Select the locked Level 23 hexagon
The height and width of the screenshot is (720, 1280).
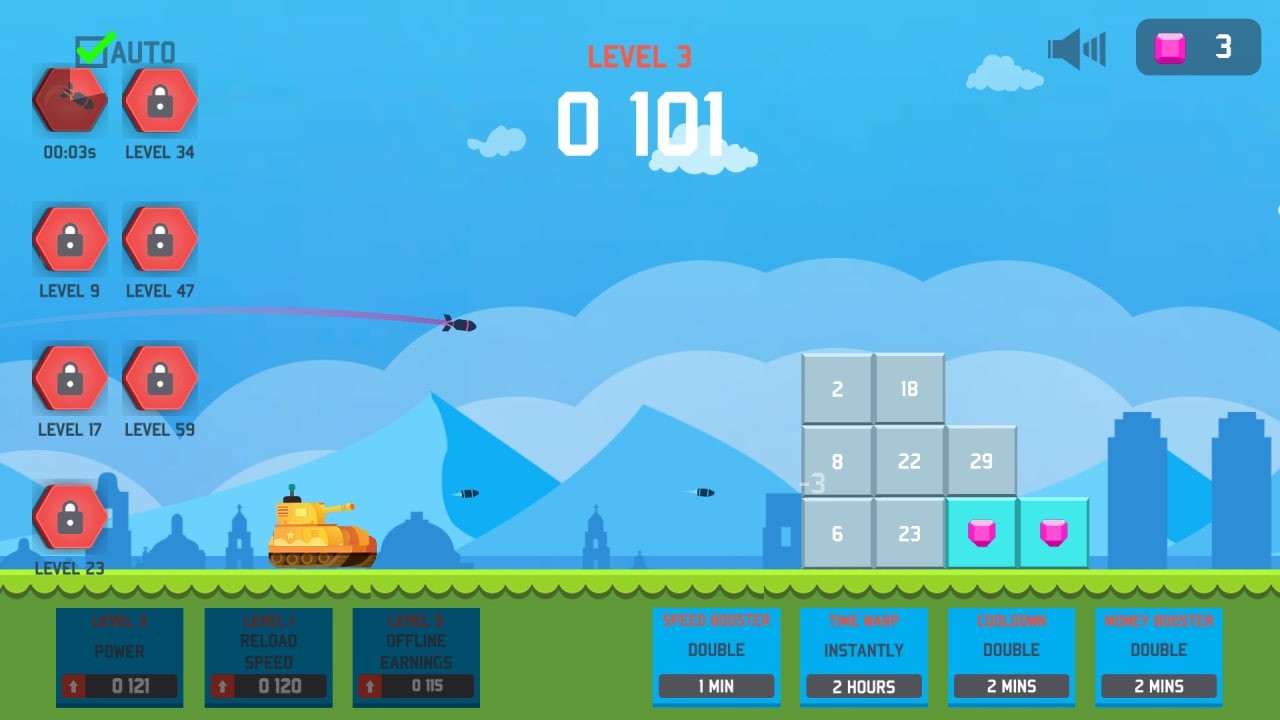click(69, 516)
